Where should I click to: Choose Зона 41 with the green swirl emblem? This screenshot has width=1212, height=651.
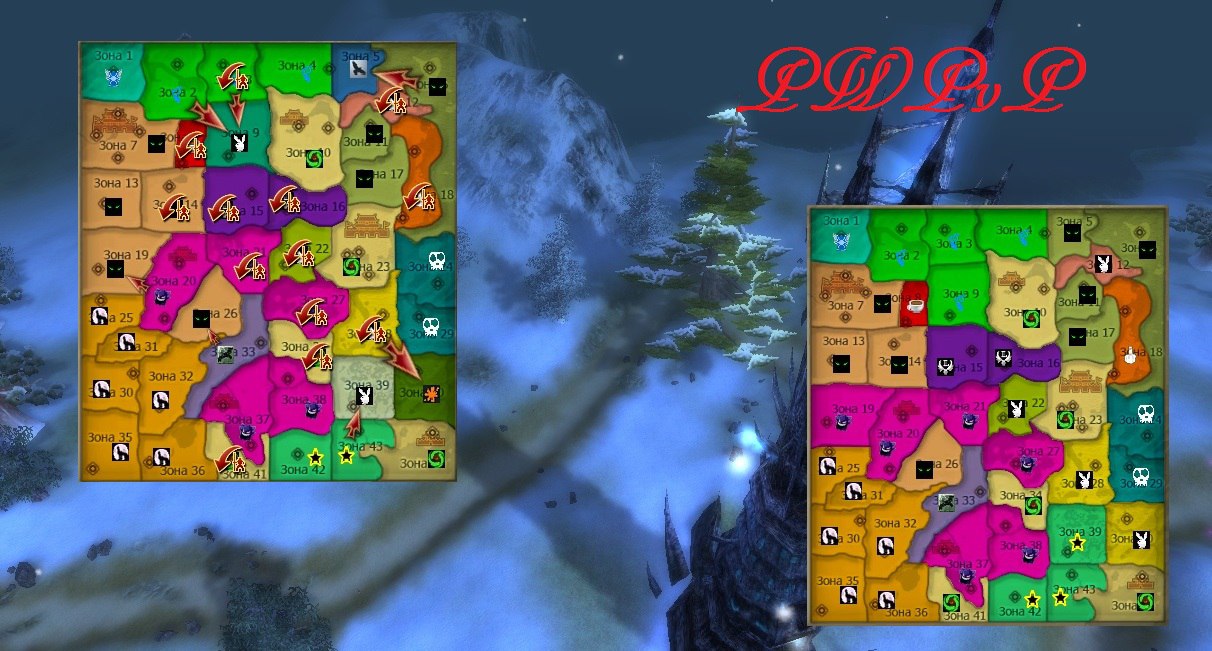click(x=951, y=602)
